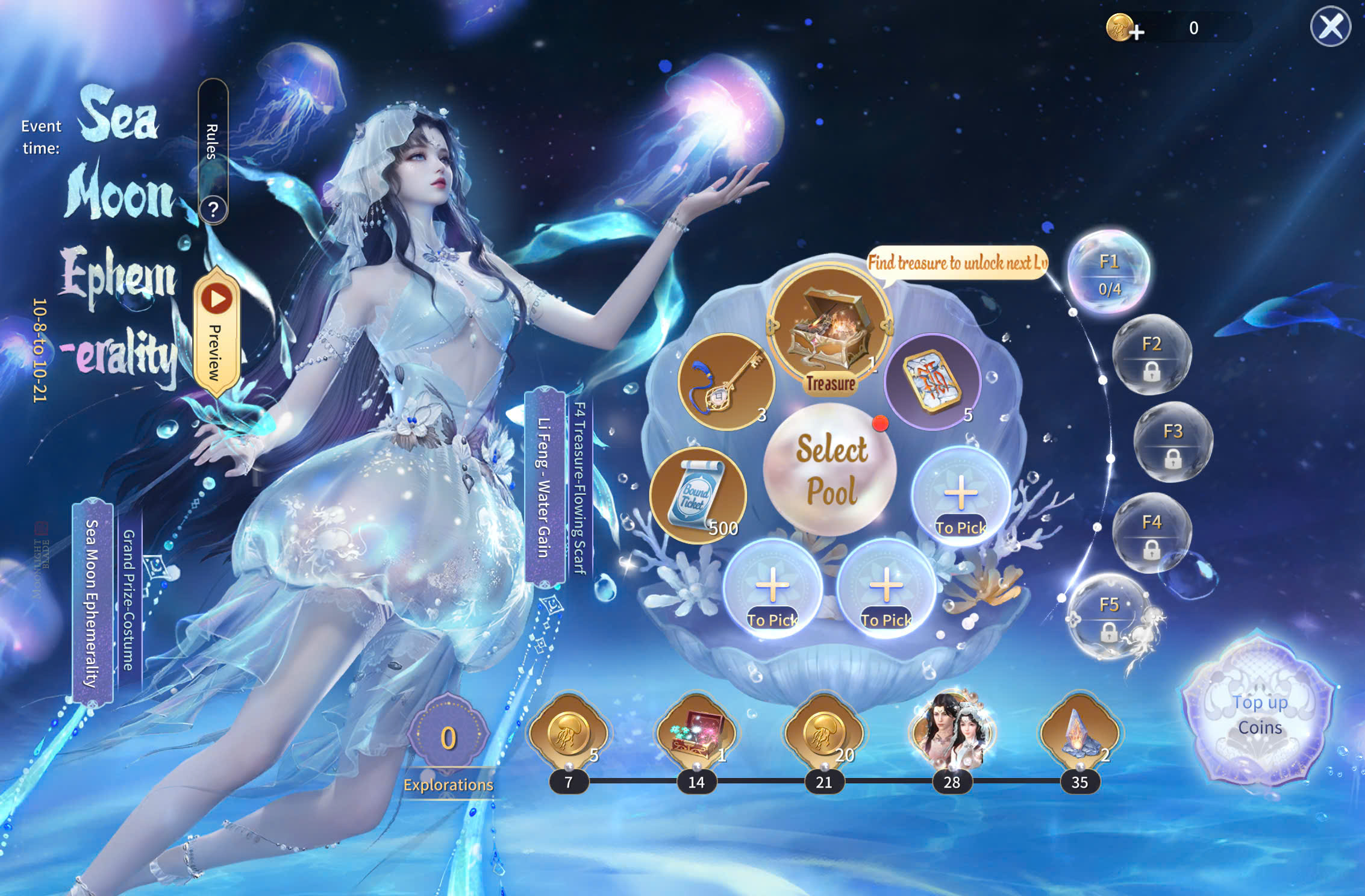Open Top up Coins
Image resolution: width=1365 pixels, height=896 pixels.
click(x=1260, y=715)
